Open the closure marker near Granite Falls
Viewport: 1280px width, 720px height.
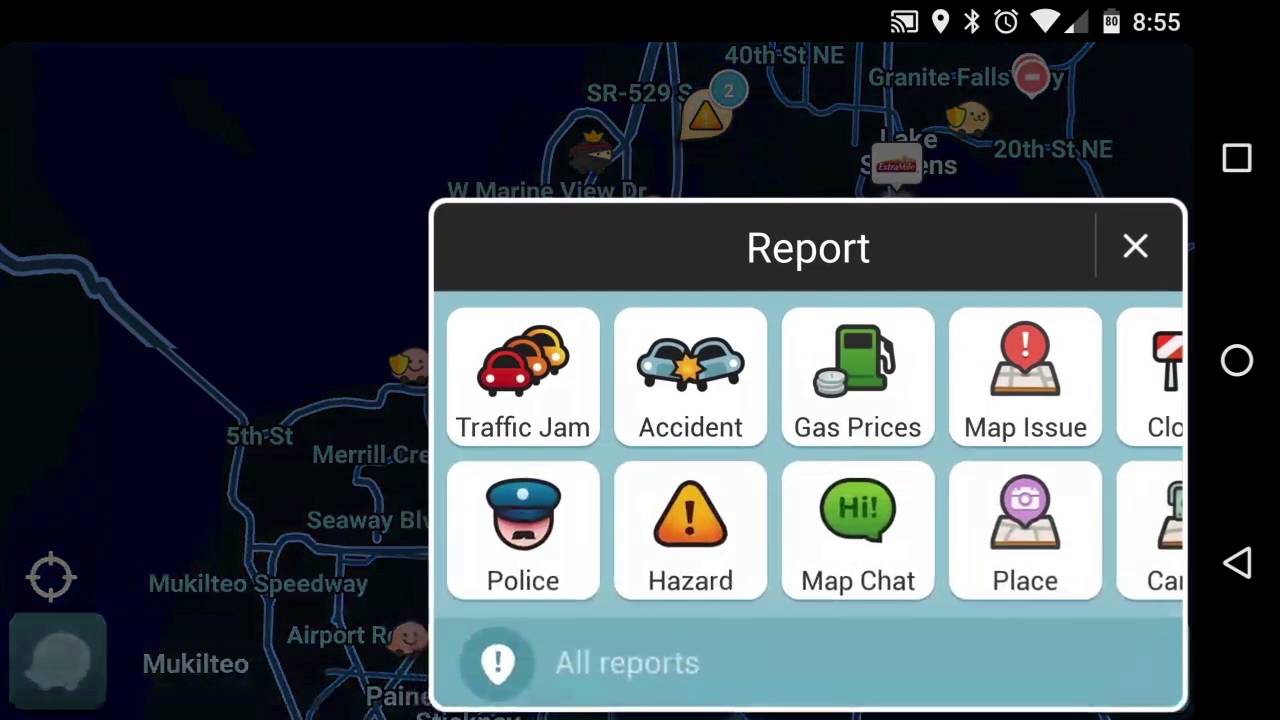pyautogui.click(x=1032, y=77)
